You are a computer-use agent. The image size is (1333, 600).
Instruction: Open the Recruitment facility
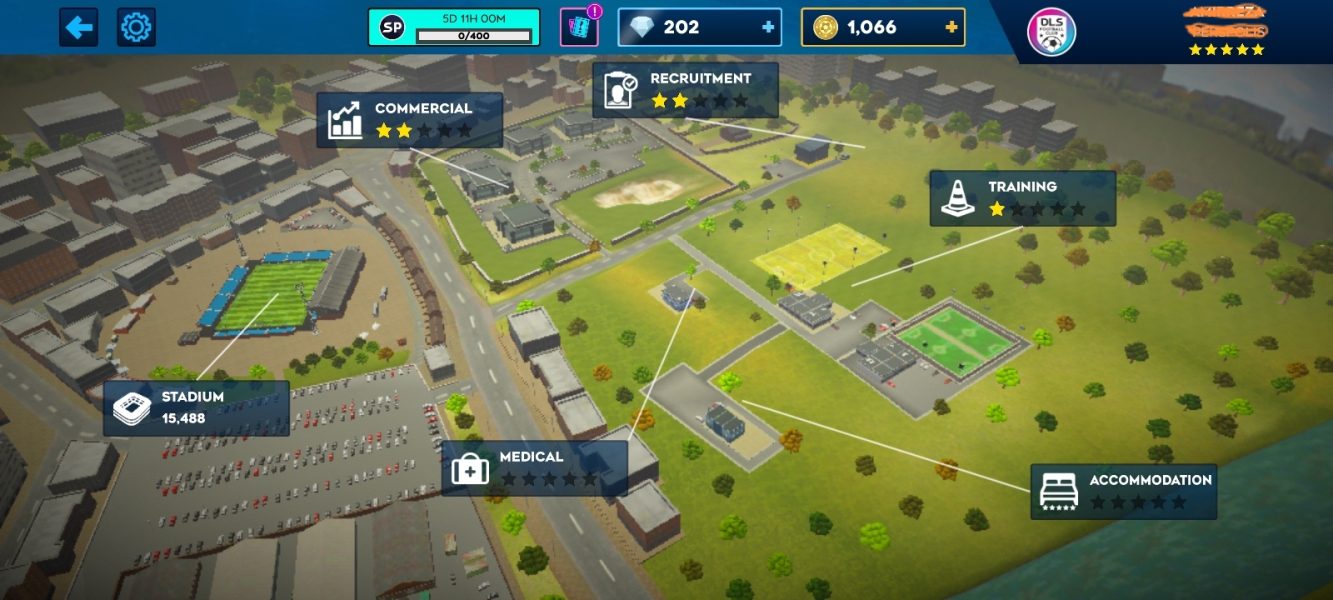685,90
